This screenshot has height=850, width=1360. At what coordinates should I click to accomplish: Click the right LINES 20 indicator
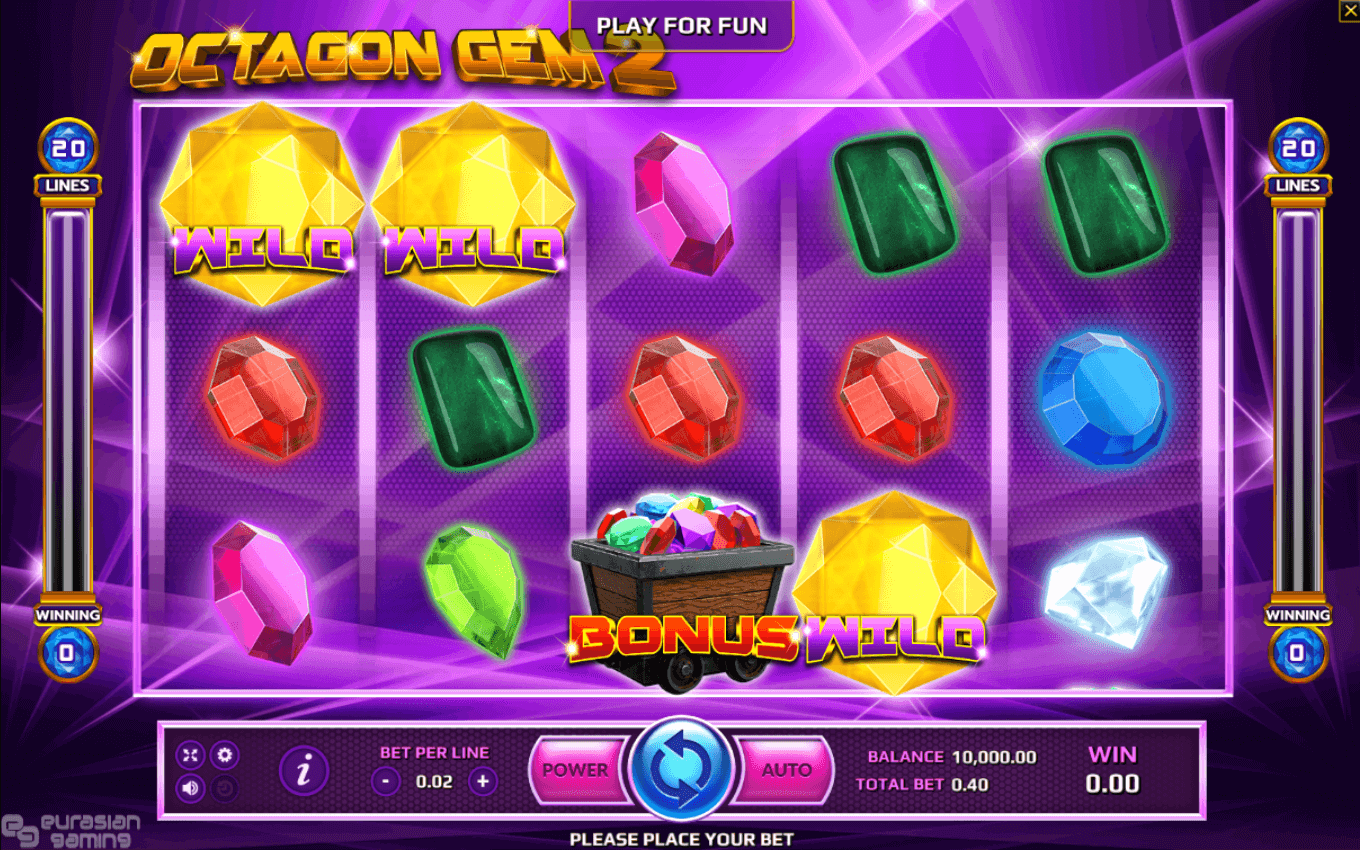pyautogui.click(x=1297, y=155)
